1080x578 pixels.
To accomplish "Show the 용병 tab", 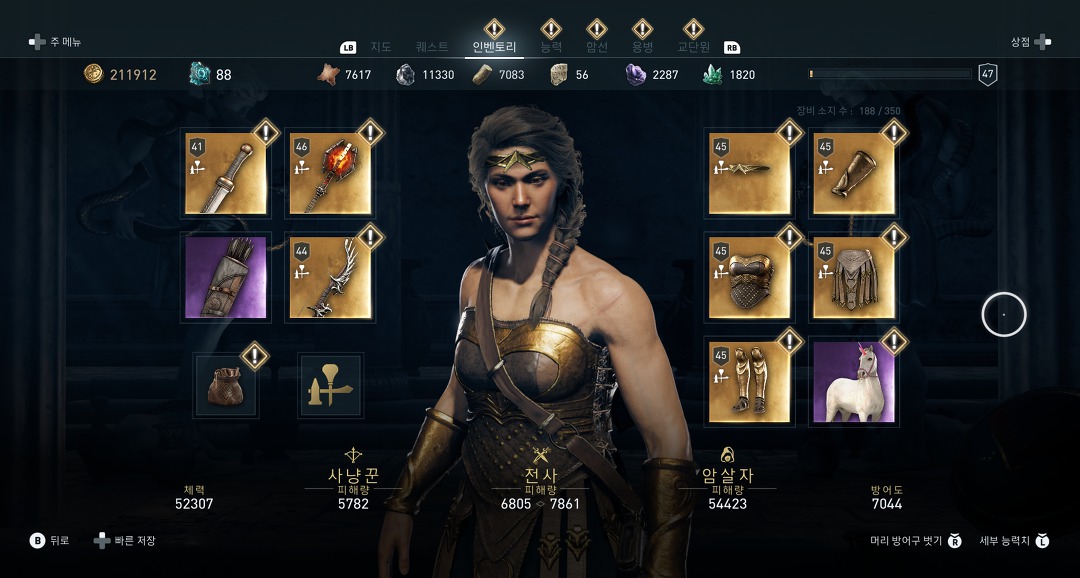I will [x=642, y=47].
